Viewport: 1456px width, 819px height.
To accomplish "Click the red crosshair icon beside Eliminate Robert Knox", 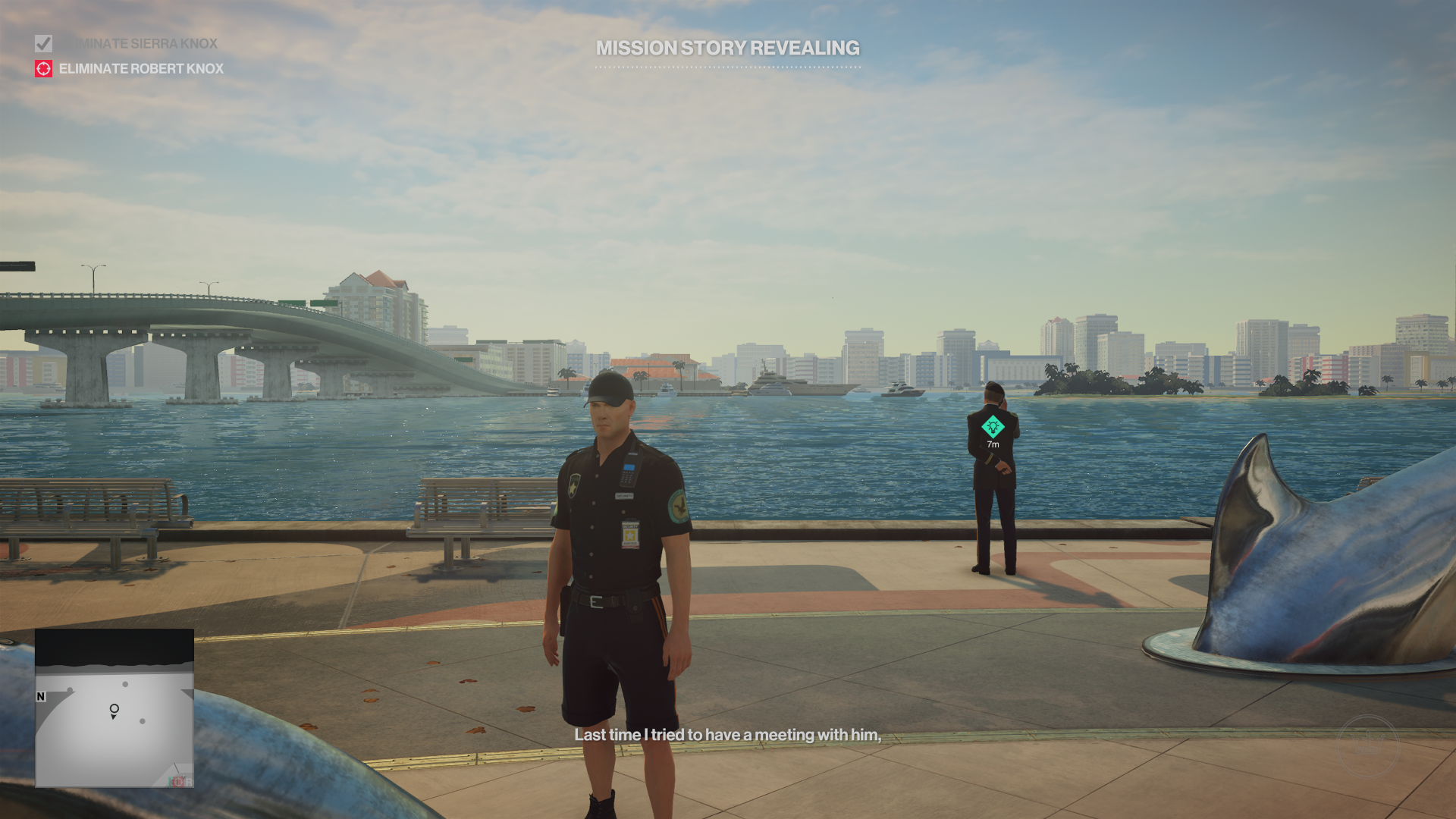I will point(42,69).
